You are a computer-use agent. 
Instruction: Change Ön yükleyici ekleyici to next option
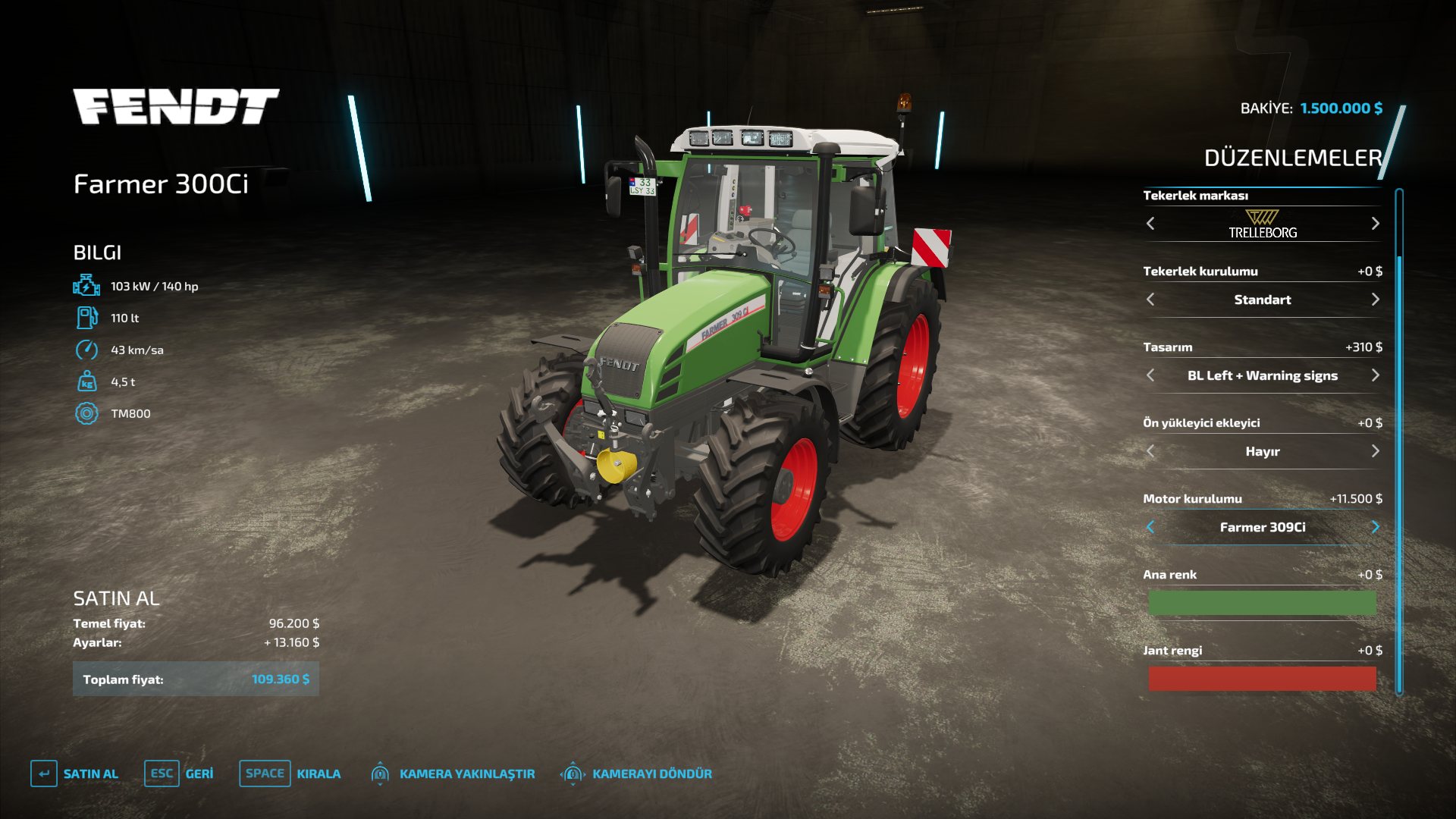[x=1375, y=451]
